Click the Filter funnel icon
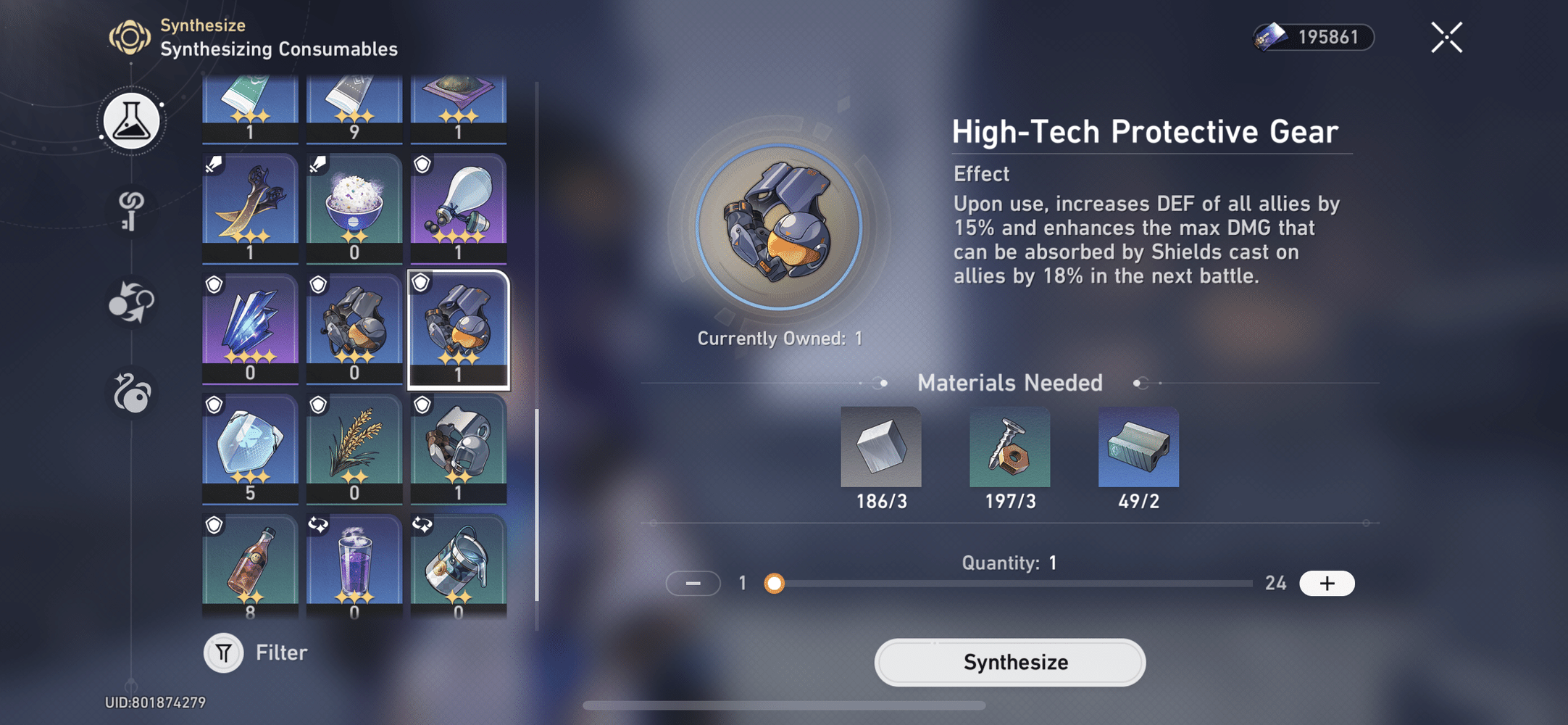 [x=223, y=652]
